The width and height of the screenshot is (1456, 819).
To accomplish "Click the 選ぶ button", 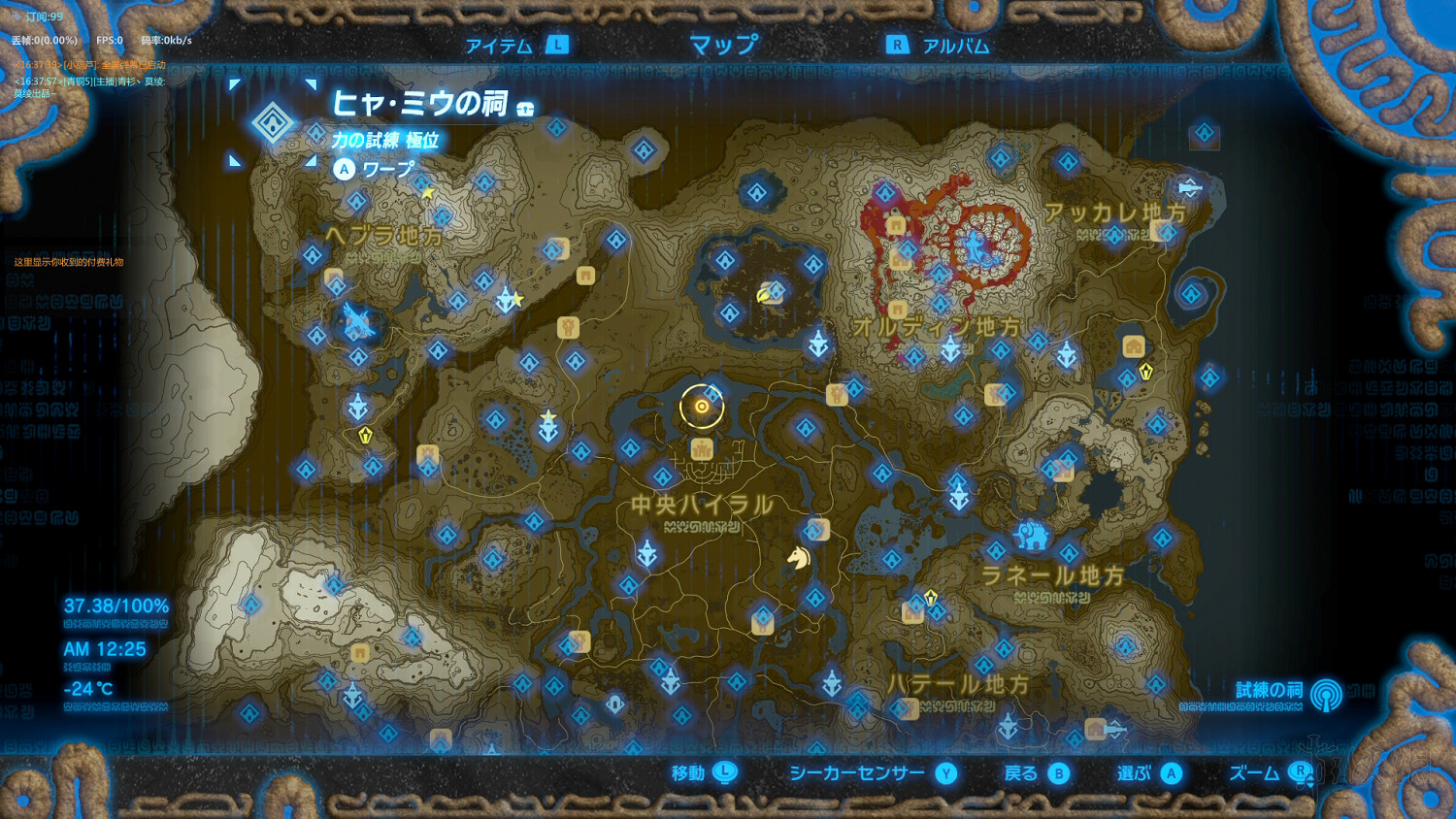I will pyautogui.click(x=1143, y=771).
